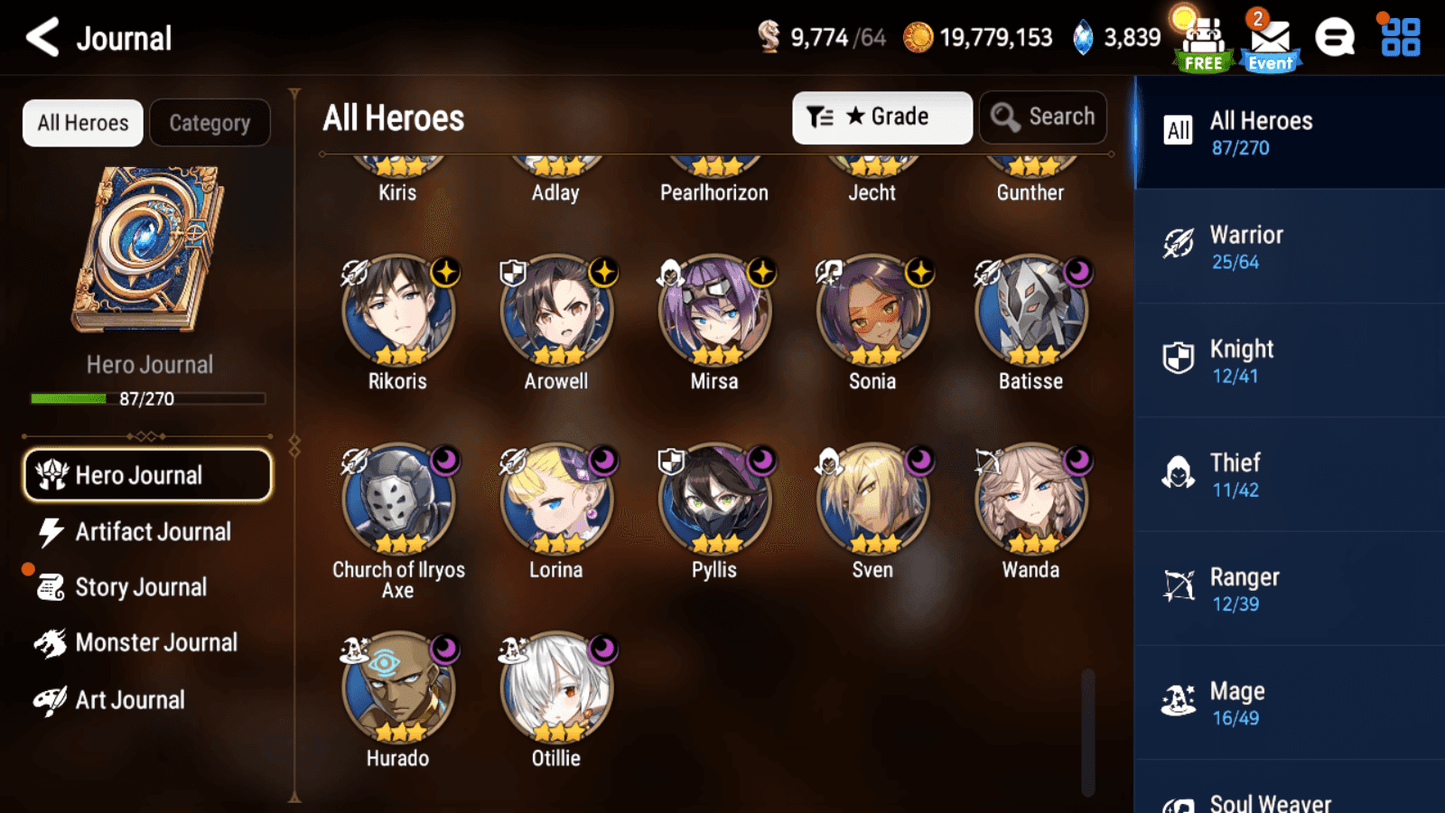Screen dimensions: 1445x813
Task: Claim the FREE gift icon
Action: pyautogui.click(x=1202, y=42)
